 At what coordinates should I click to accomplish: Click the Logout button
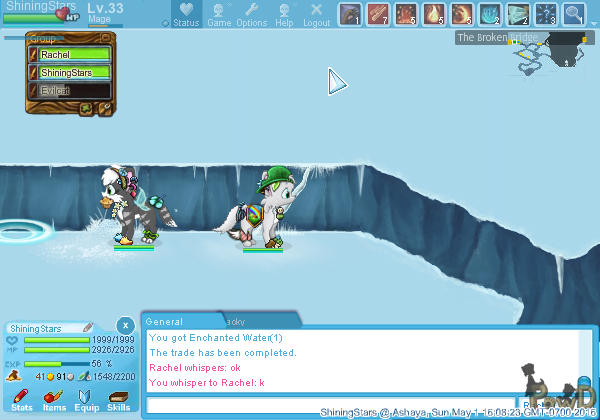(316, 14)
